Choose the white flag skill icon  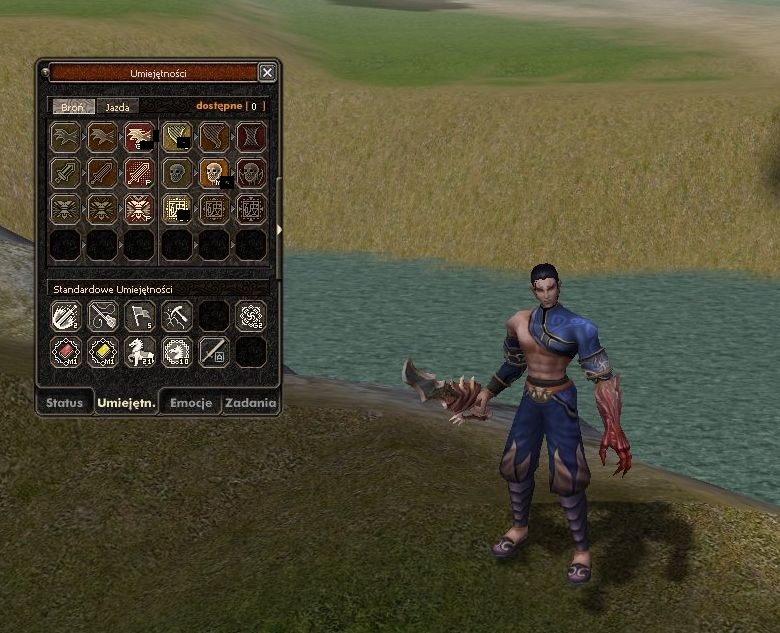coord(140,316)
